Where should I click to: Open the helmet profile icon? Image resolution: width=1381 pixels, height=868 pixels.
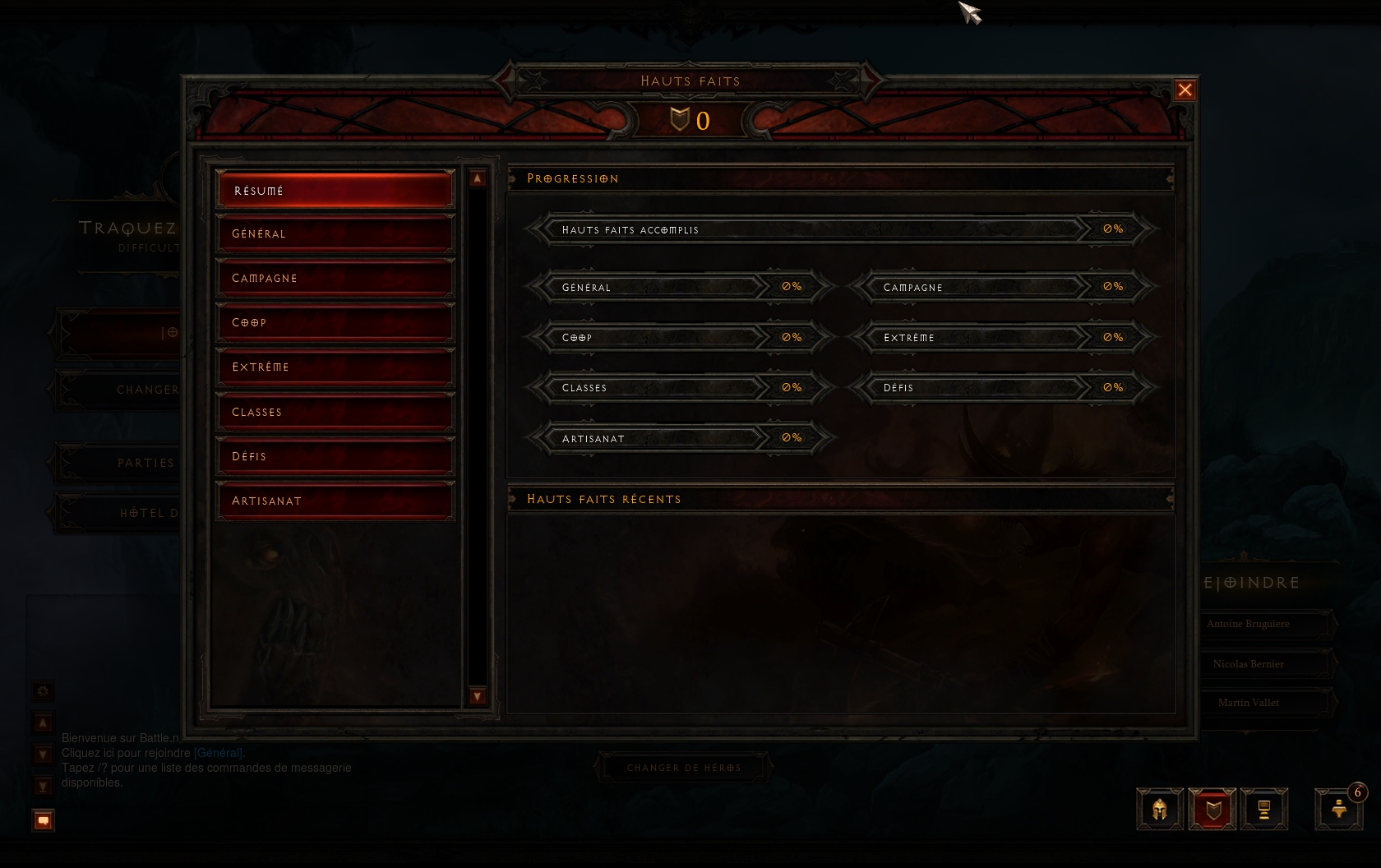(x=1160, y=810)
